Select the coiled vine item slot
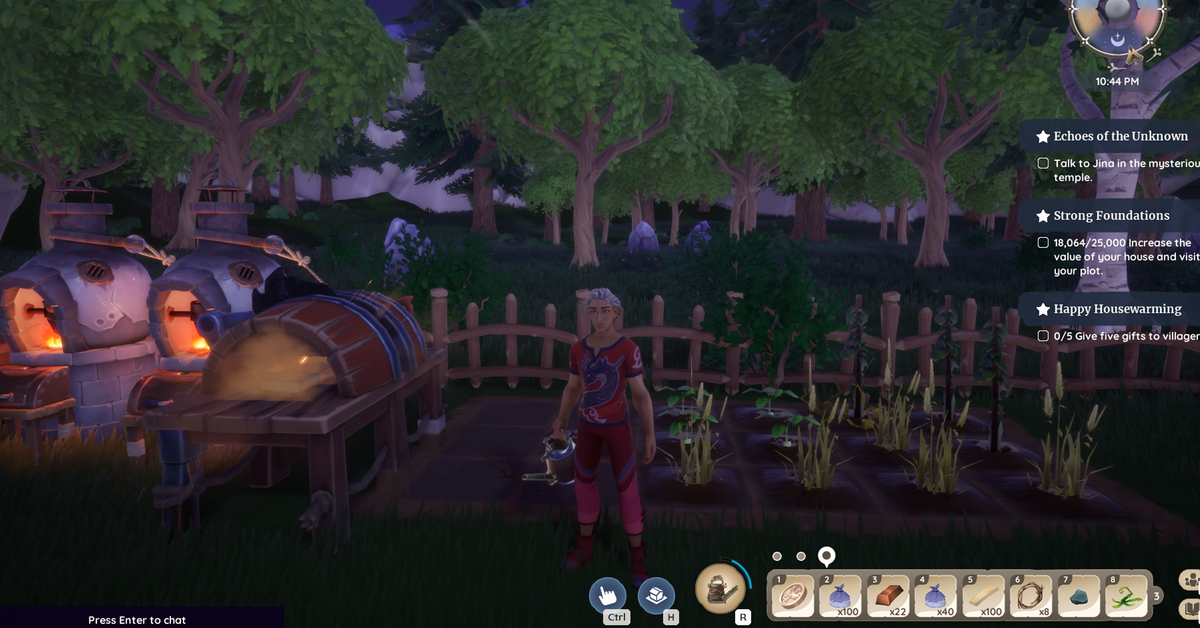The height and width of the screenshot is (628, 1200). pyautogui.click(x=1029, y=597)
